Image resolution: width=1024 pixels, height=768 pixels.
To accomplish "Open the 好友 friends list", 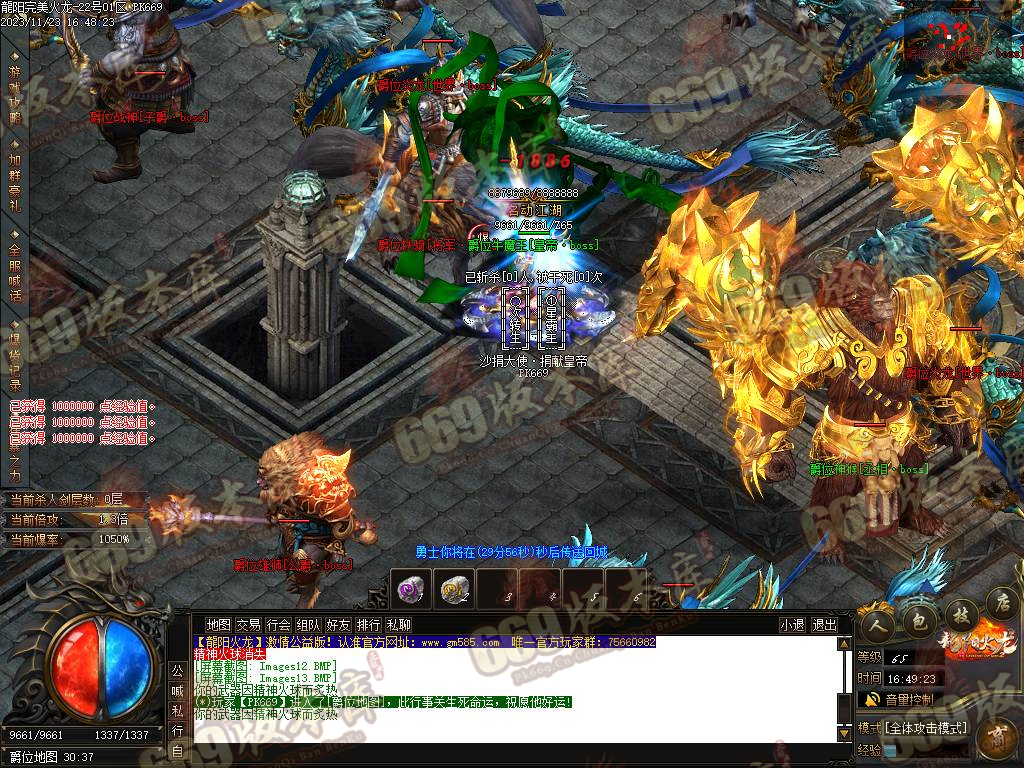I will (338, 625).
